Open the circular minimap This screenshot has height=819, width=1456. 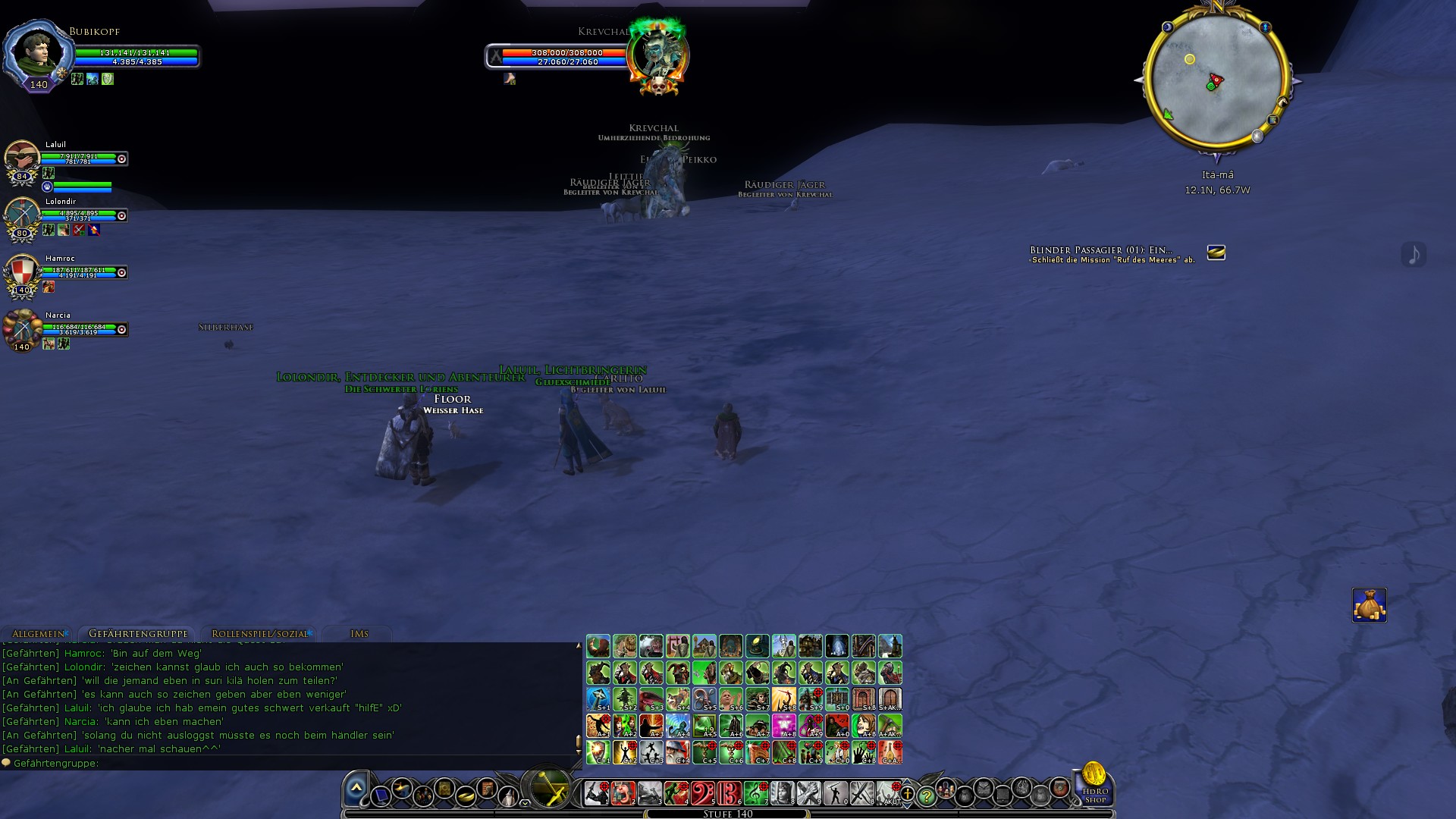1216,80
